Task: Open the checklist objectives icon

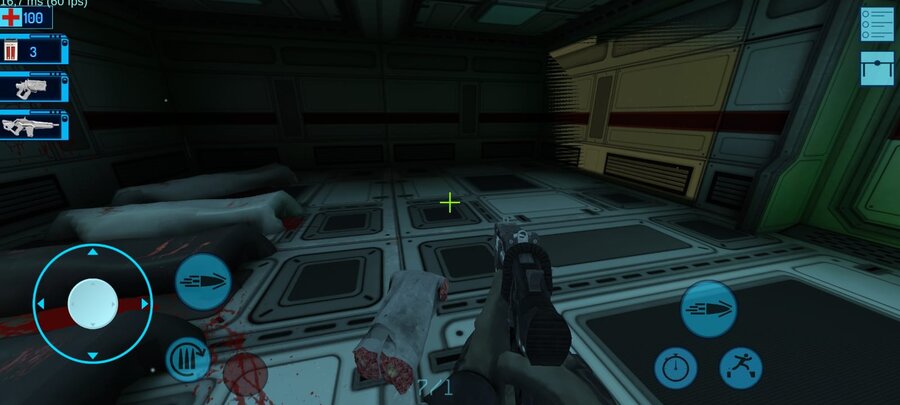Action: (x=877, y=24)
